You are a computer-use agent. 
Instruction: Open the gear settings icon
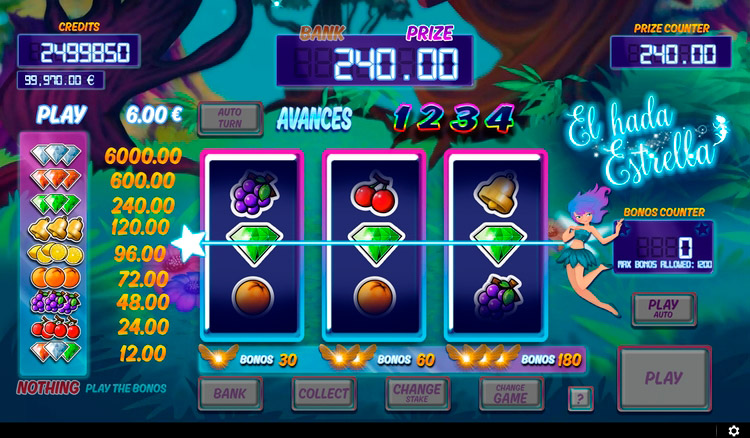(x=733, y=430)
